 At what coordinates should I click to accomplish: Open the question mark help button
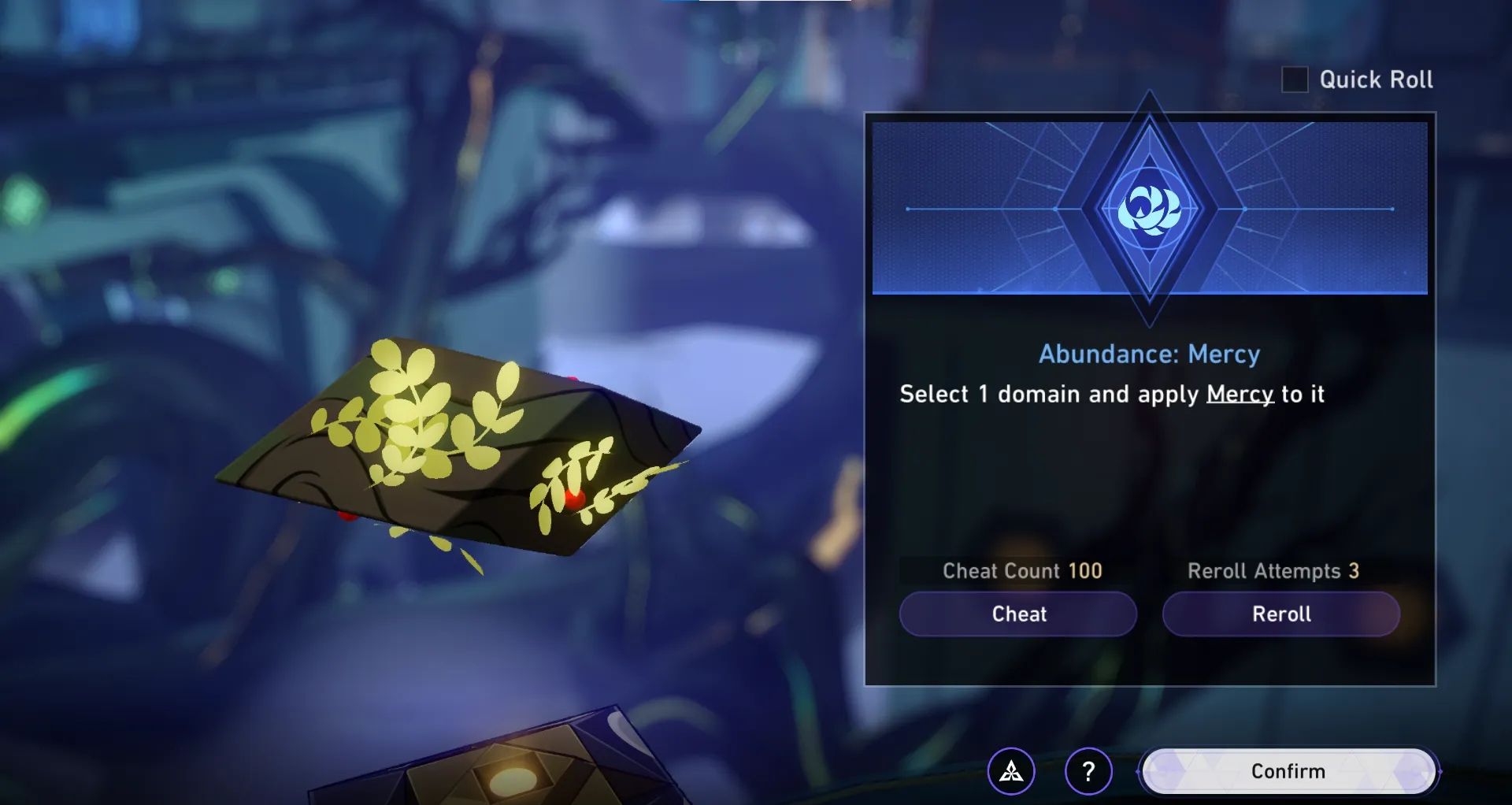click(1088, 771)
